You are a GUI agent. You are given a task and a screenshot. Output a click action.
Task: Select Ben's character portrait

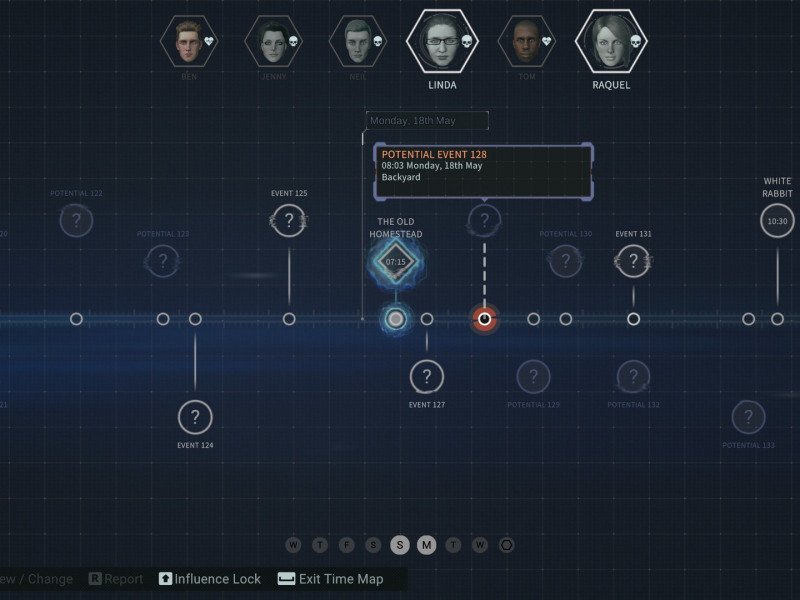click(x=189, y=40)
